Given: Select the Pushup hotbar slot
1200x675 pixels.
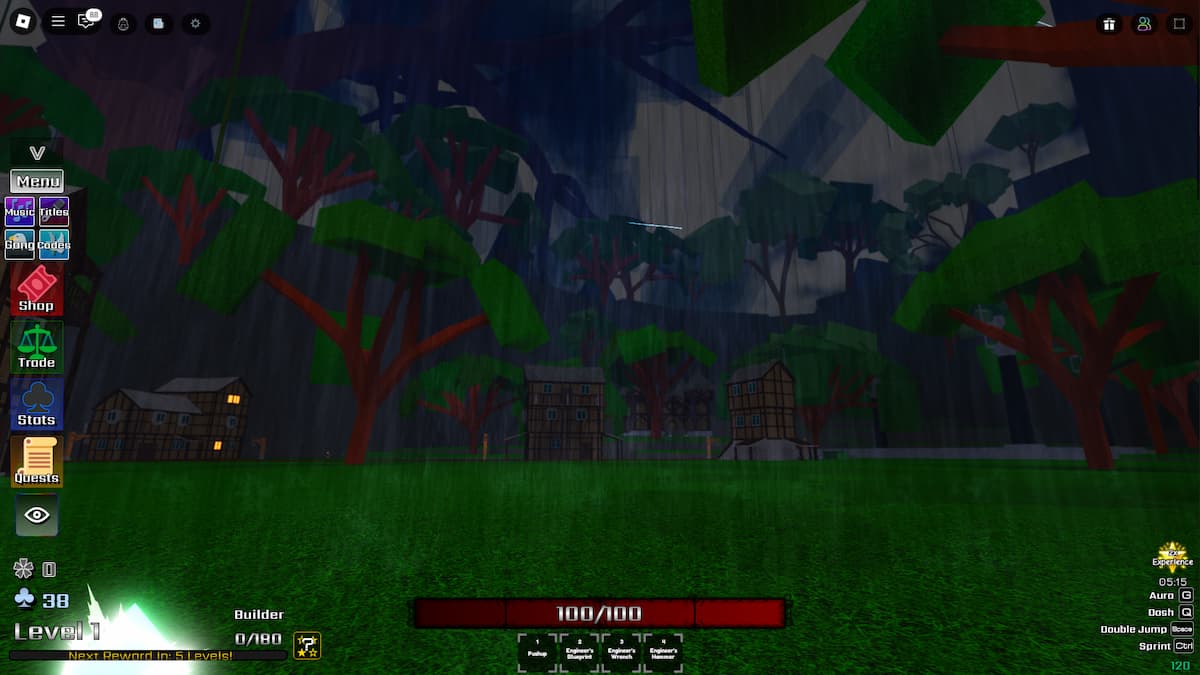Looking at the screenshot, I should coord(537,651).
